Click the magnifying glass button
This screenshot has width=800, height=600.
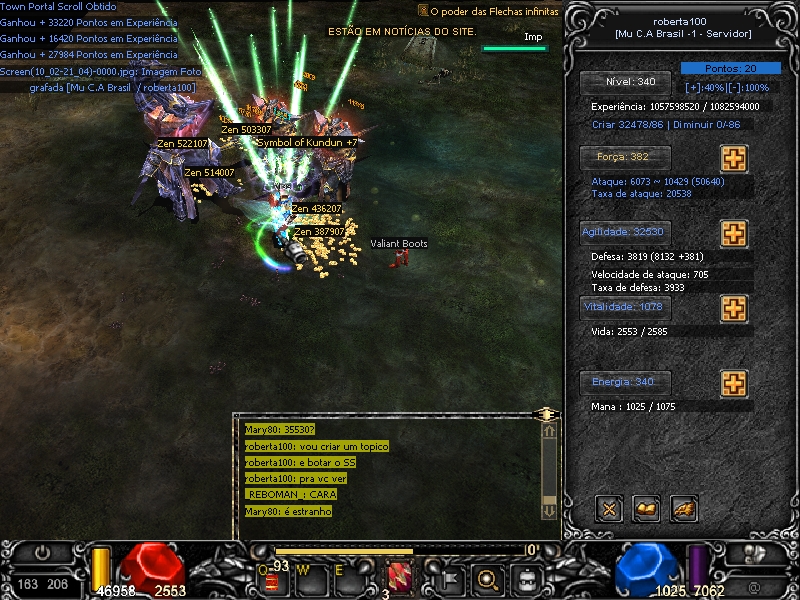click(487, 577)
